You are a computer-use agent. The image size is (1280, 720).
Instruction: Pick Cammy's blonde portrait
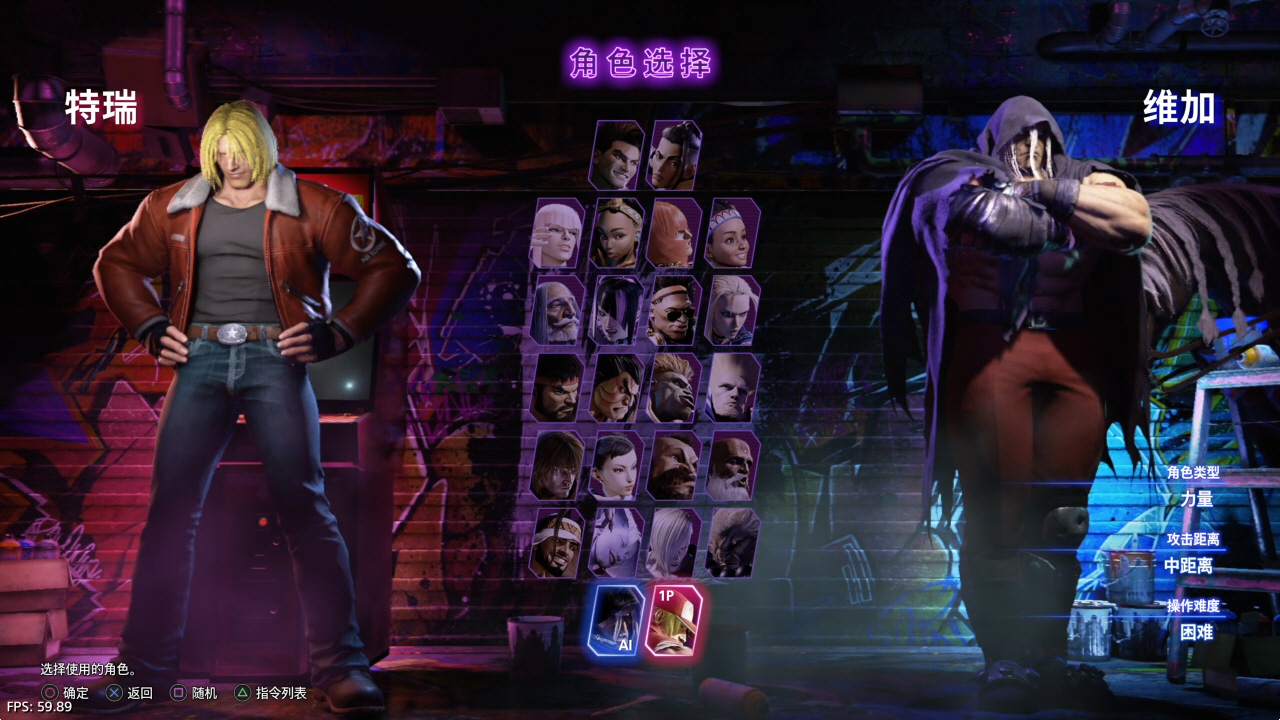click(732, 311)
